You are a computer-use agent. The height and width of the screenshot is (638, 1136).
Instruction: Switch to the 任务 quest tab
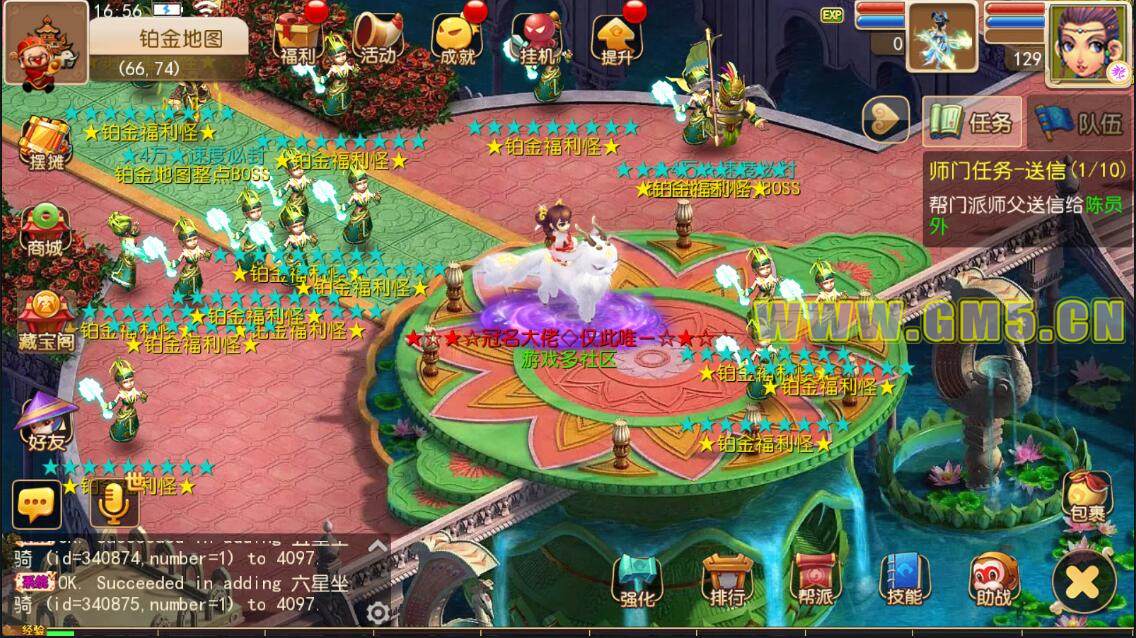[x=972, y=123]
